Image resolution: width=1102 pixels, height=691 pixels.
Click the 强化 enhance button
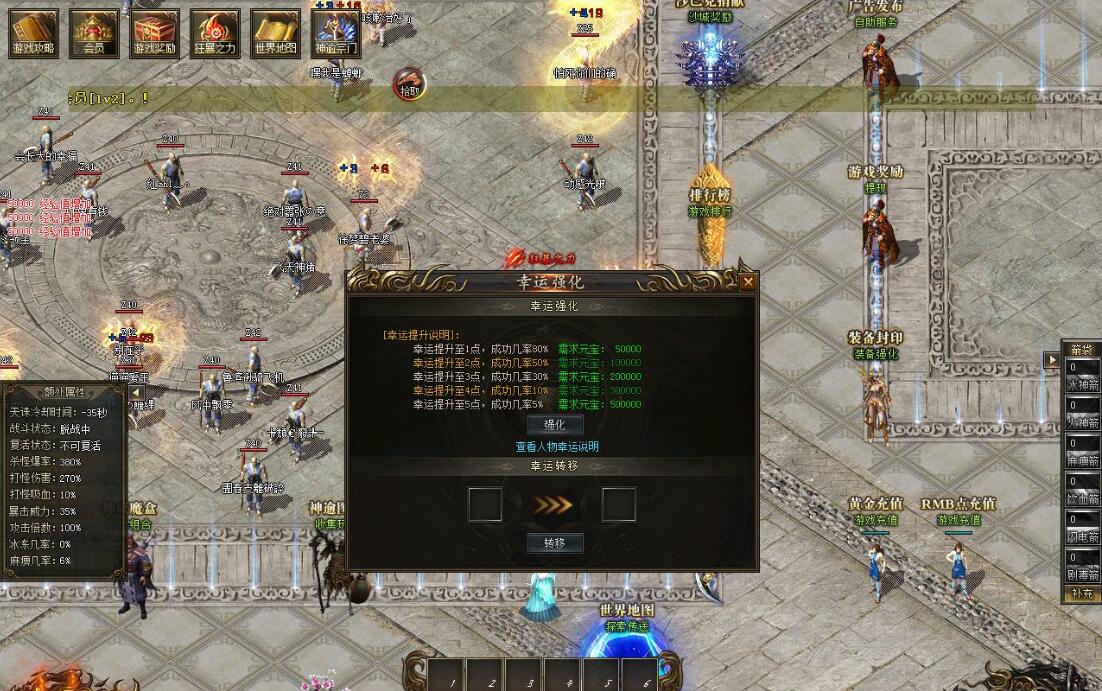(554, 425)
